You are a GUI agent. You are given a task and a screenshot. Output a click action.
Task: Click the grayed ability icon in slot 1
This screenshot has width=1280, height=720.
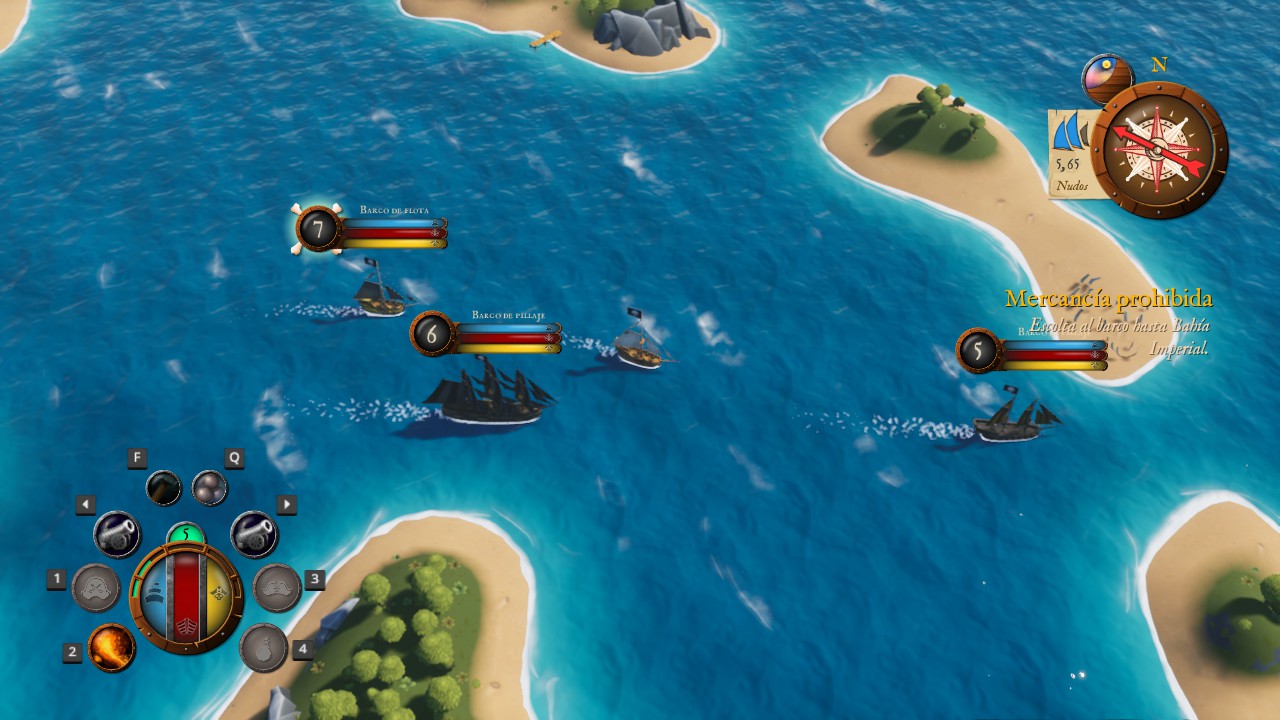tap(96, 590)
